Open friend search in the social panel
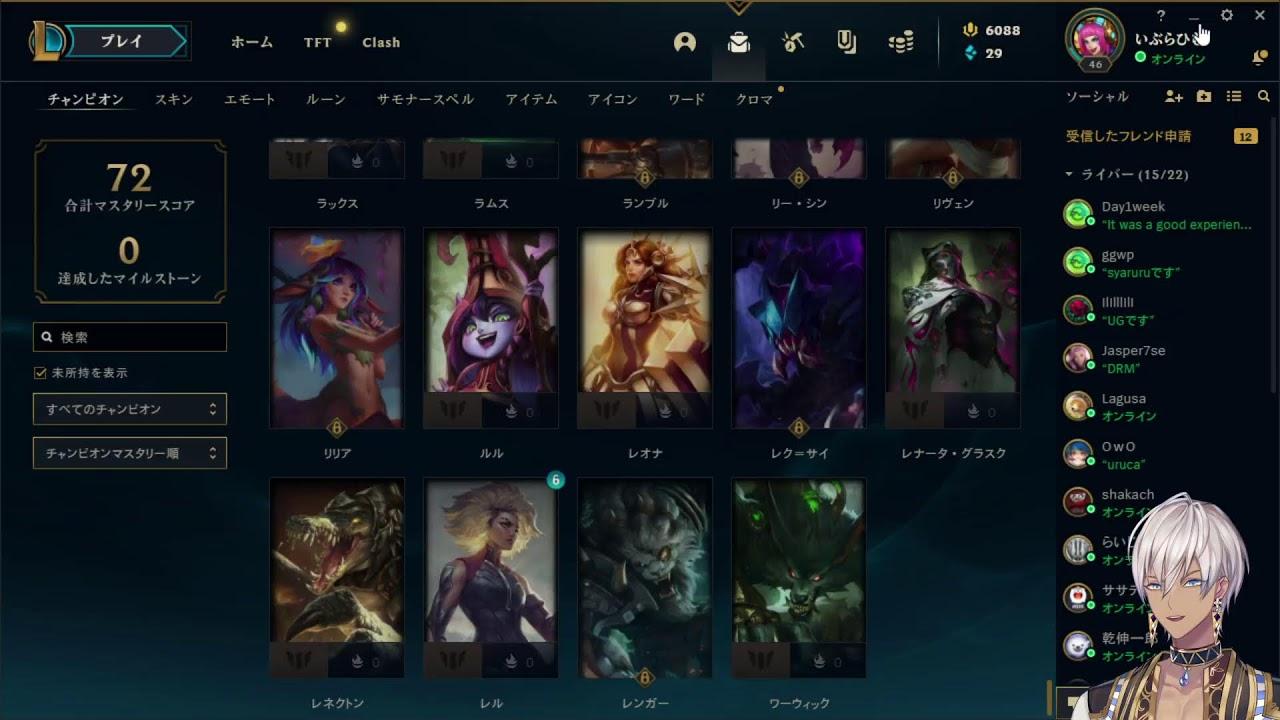 click(1263, 96)
